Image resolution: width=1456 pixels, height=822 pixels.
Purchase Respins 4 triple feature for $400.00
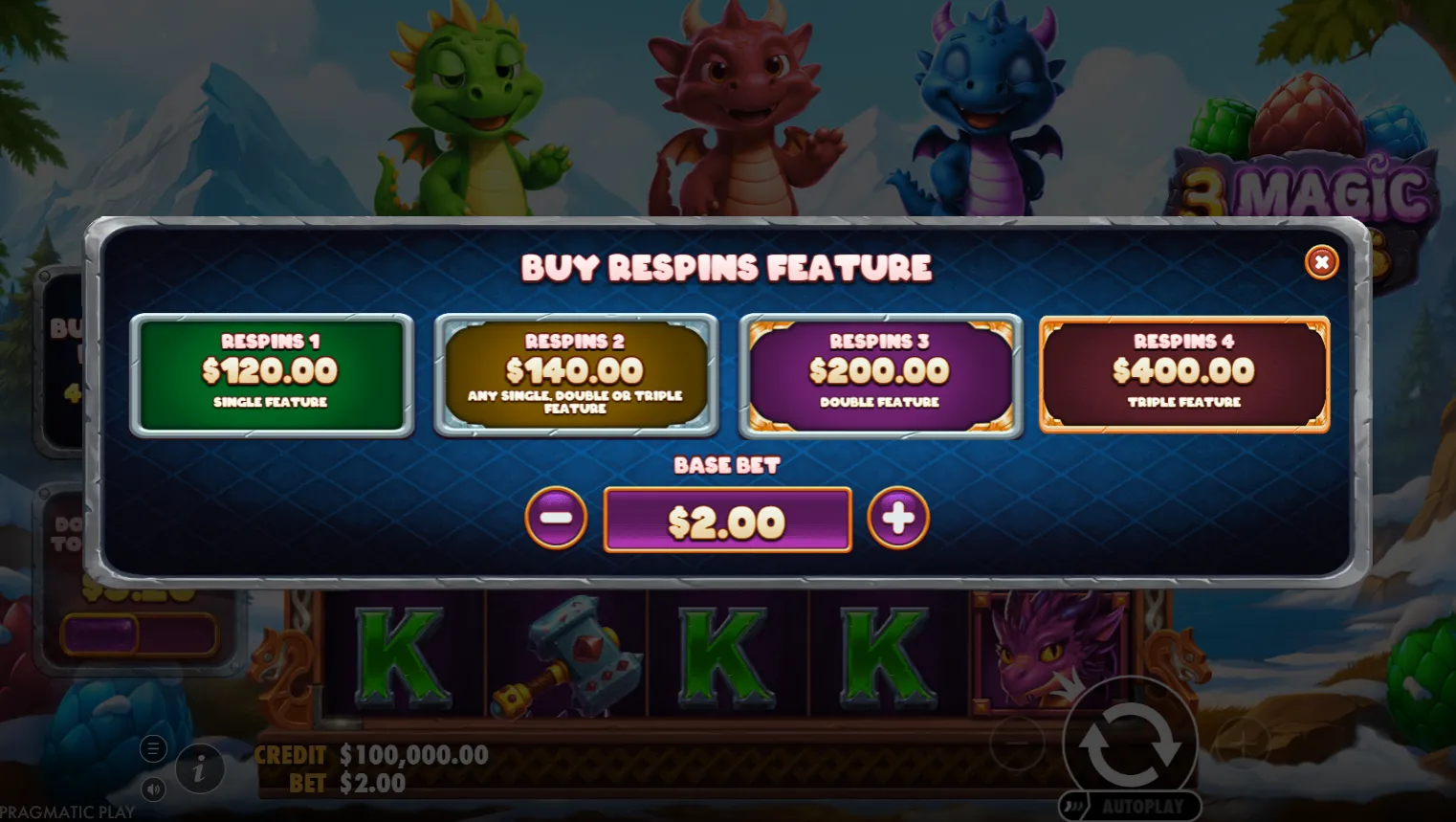pos(1184,375)
